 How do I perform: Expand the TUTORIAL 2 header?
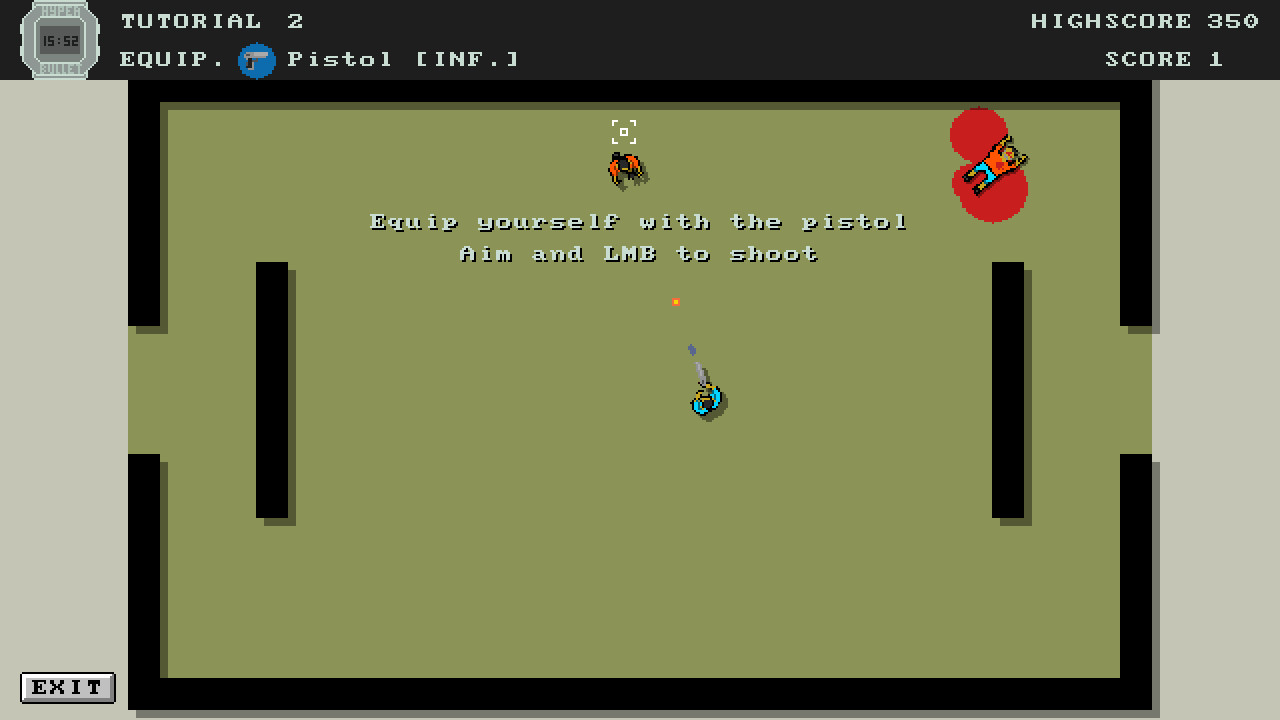tap(212, 20)
